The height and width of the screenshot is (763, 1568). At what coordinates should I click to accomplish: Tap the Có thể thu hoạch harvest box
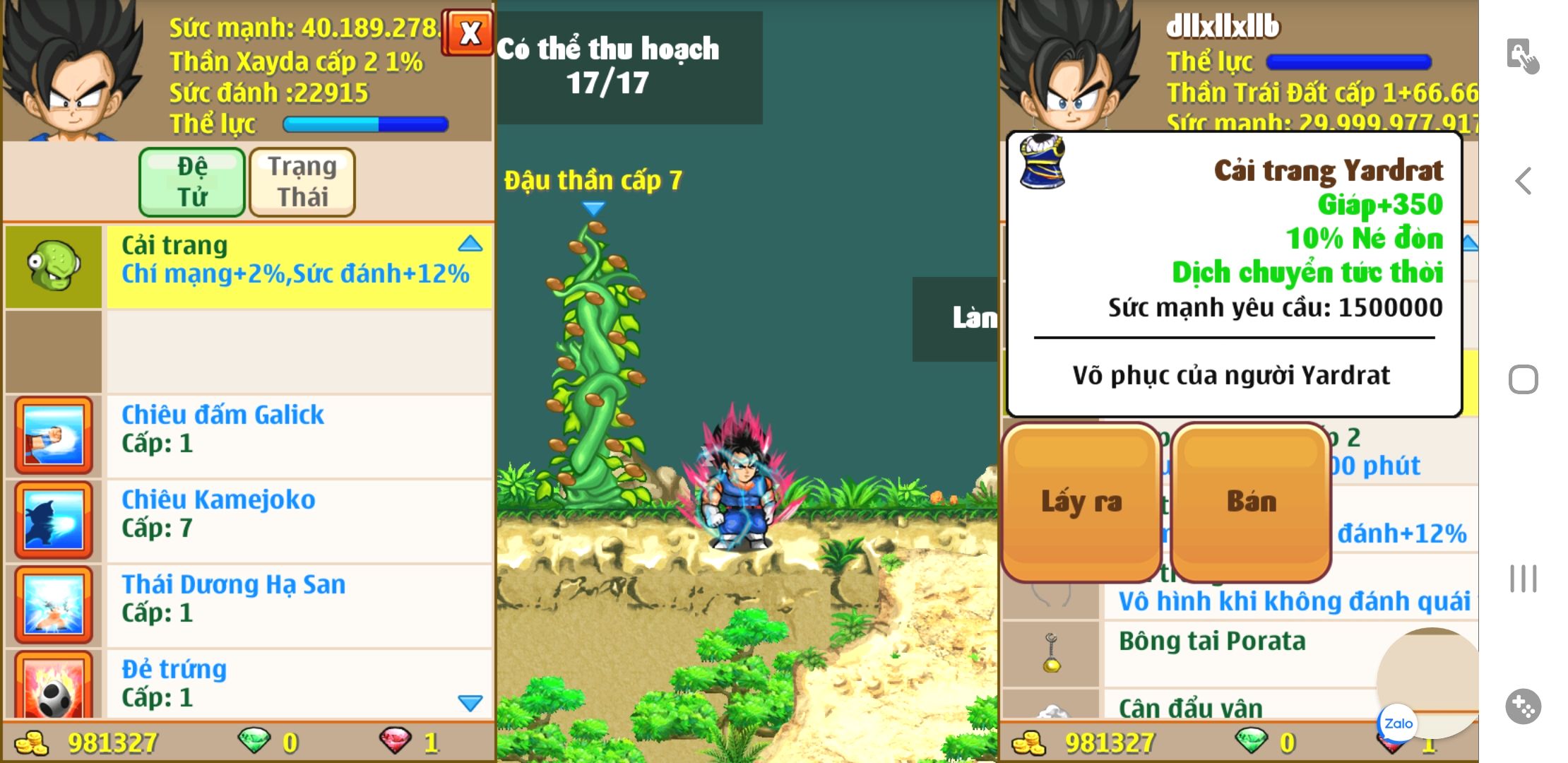629,68
